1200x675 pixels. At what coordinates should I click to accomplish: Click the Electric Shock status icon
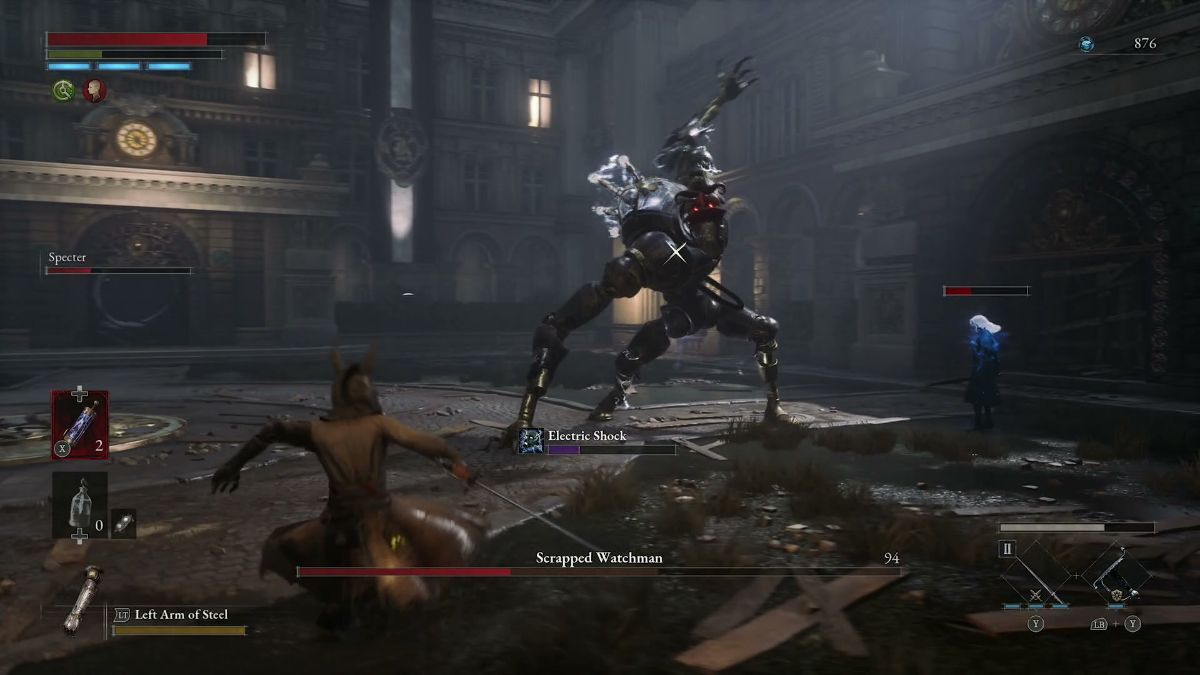coord(531,441)
